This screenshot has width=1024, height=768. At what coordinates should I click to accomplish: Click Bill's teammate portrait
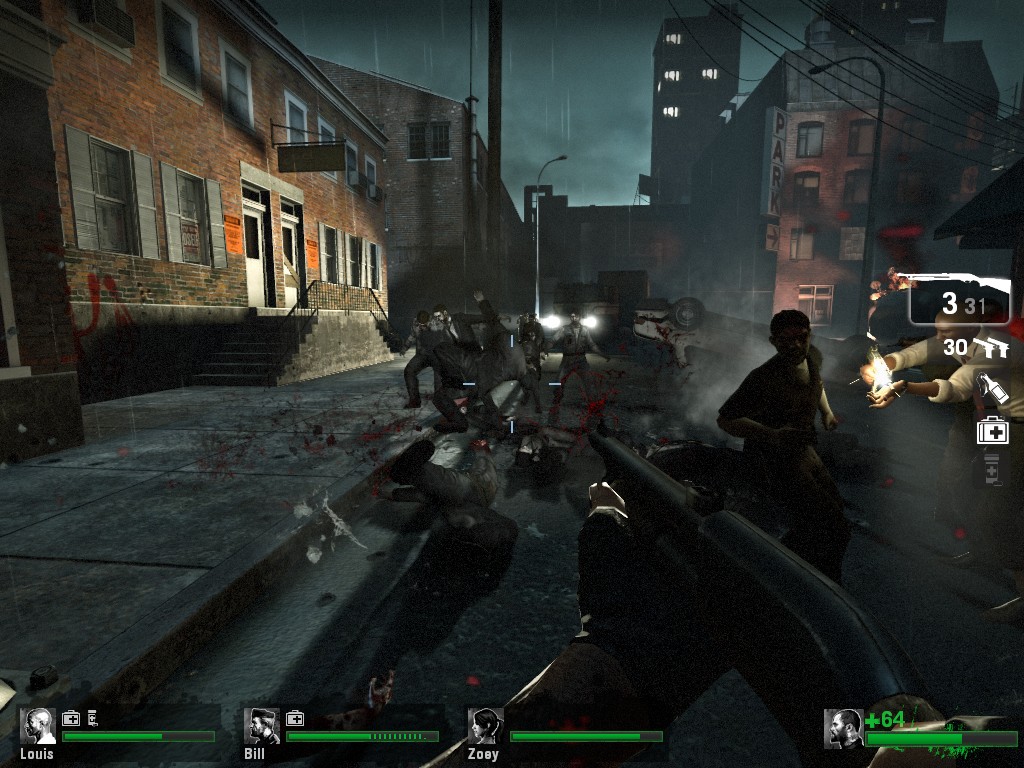click(262, 726)
